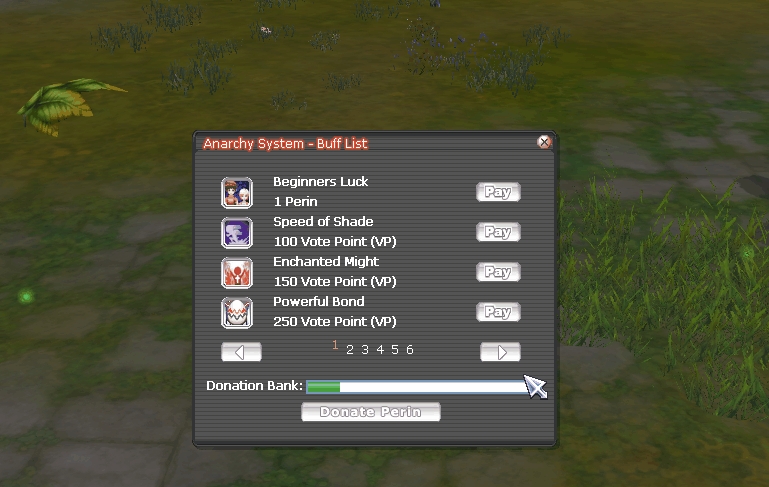
Task: Close the Anarchy System Buff List window
Action: (x=544, y=143)
